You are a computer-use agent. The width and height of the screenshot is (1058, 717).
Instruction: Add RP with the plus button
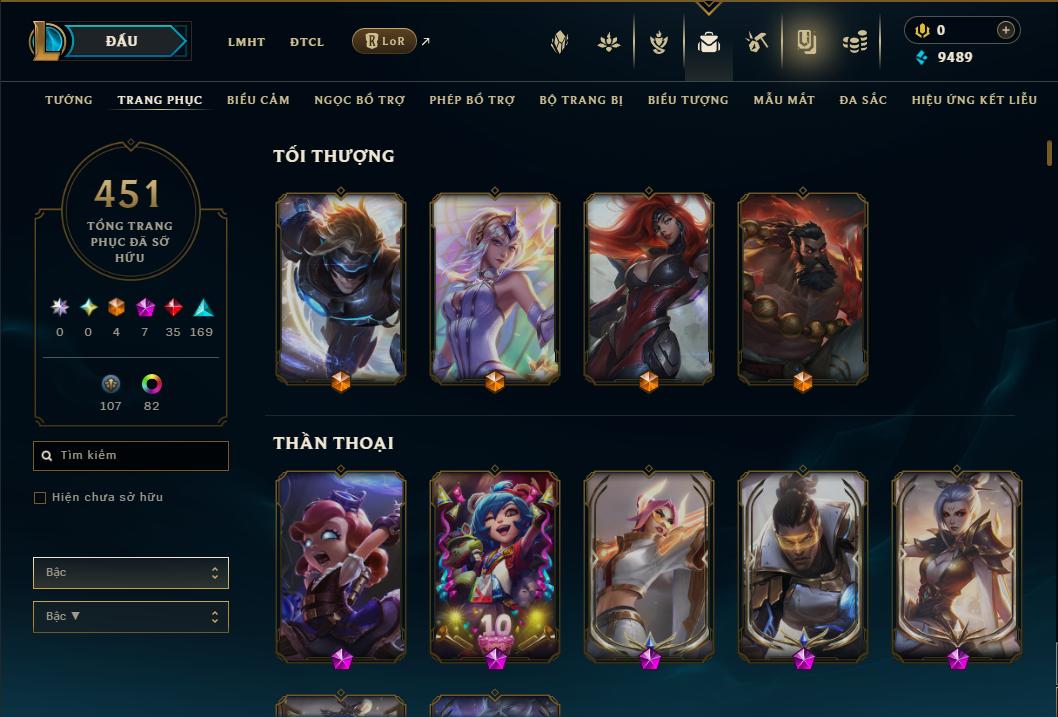[1005, 30]
